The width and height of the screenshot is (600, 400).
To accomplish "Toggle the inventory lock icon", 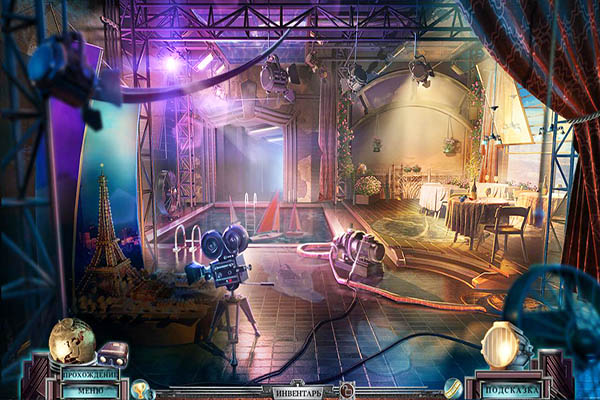I will (x=346, y=389).
